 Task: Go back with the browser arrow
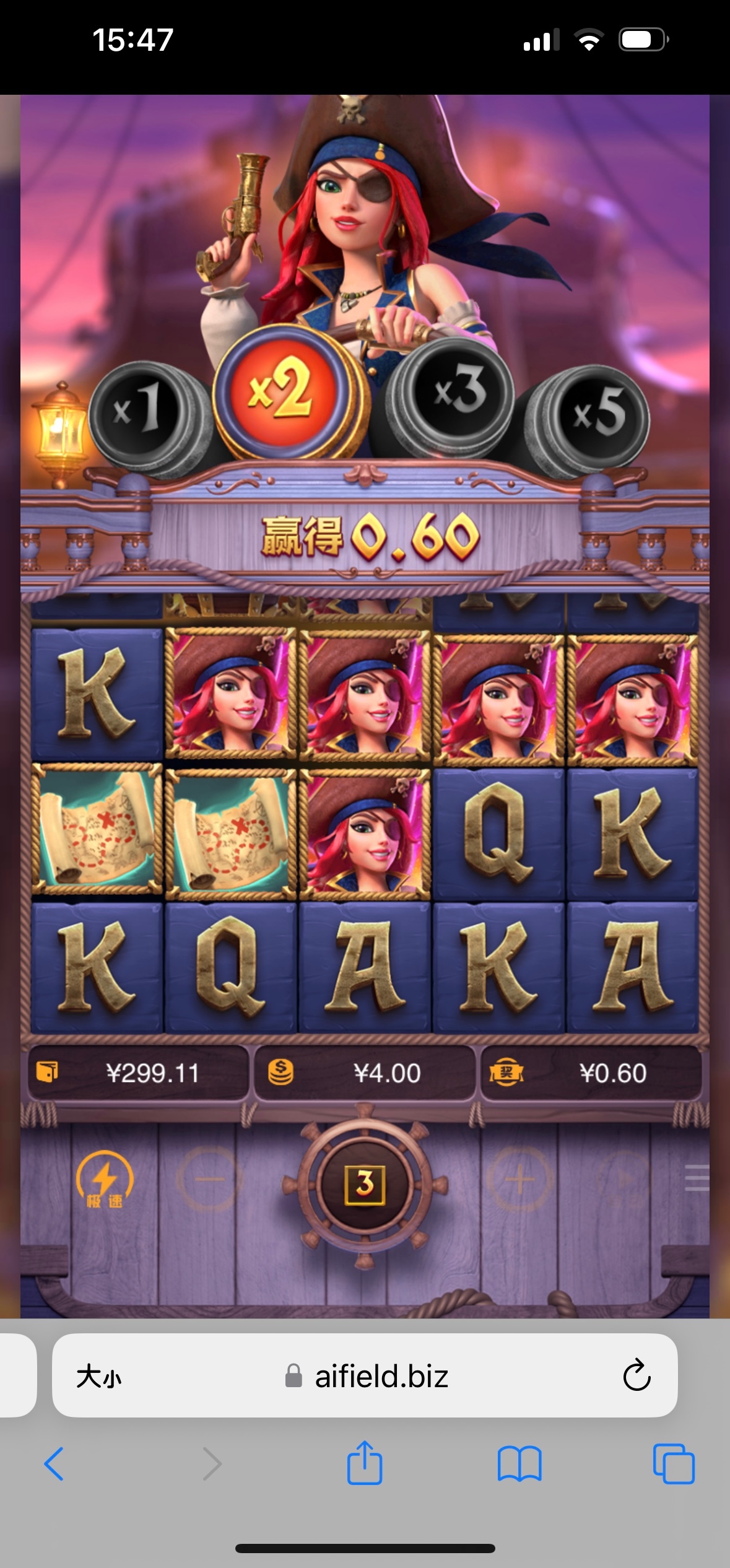click(54, 1463)
